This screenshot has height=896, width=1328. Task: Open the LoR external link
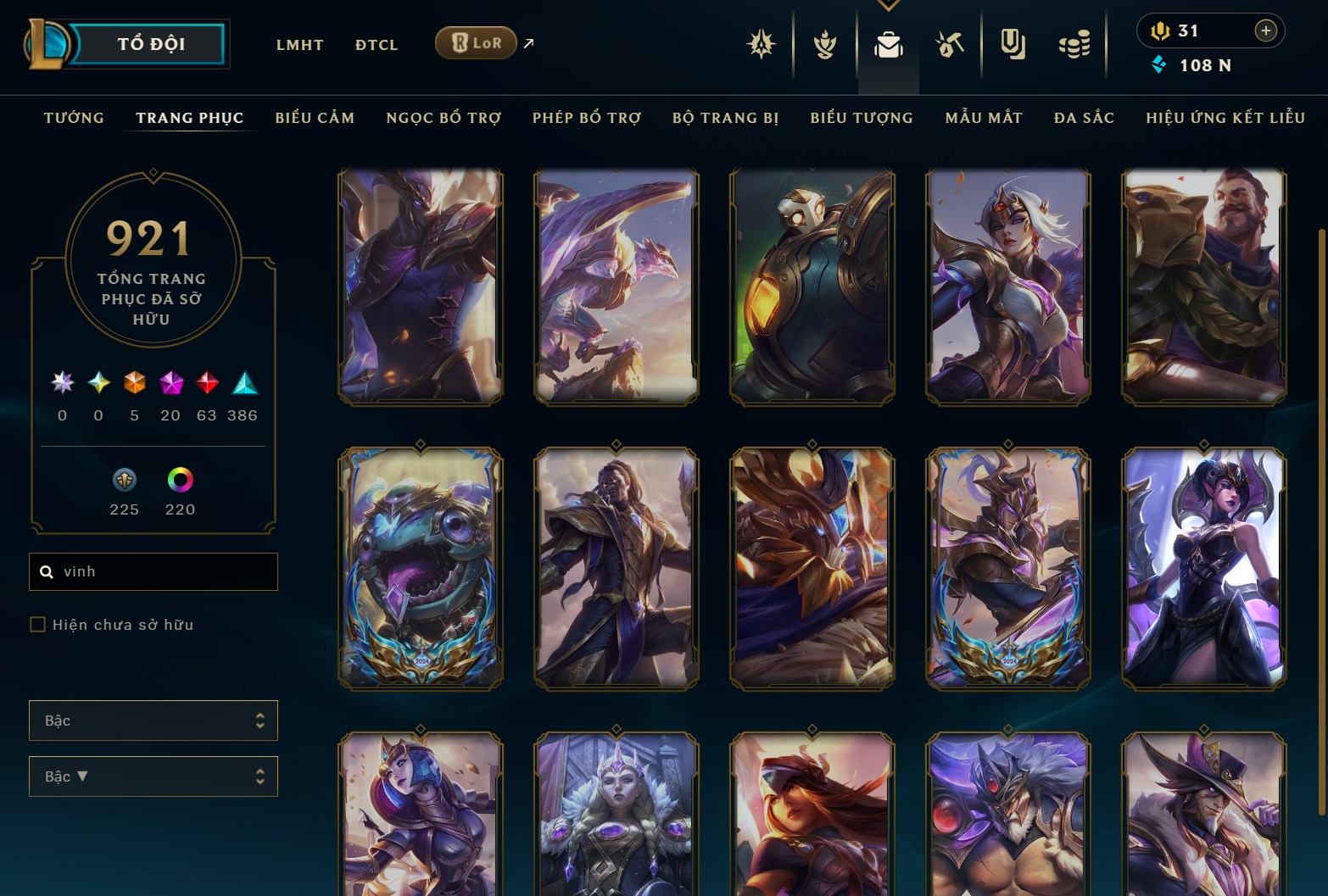pos(477,43)
